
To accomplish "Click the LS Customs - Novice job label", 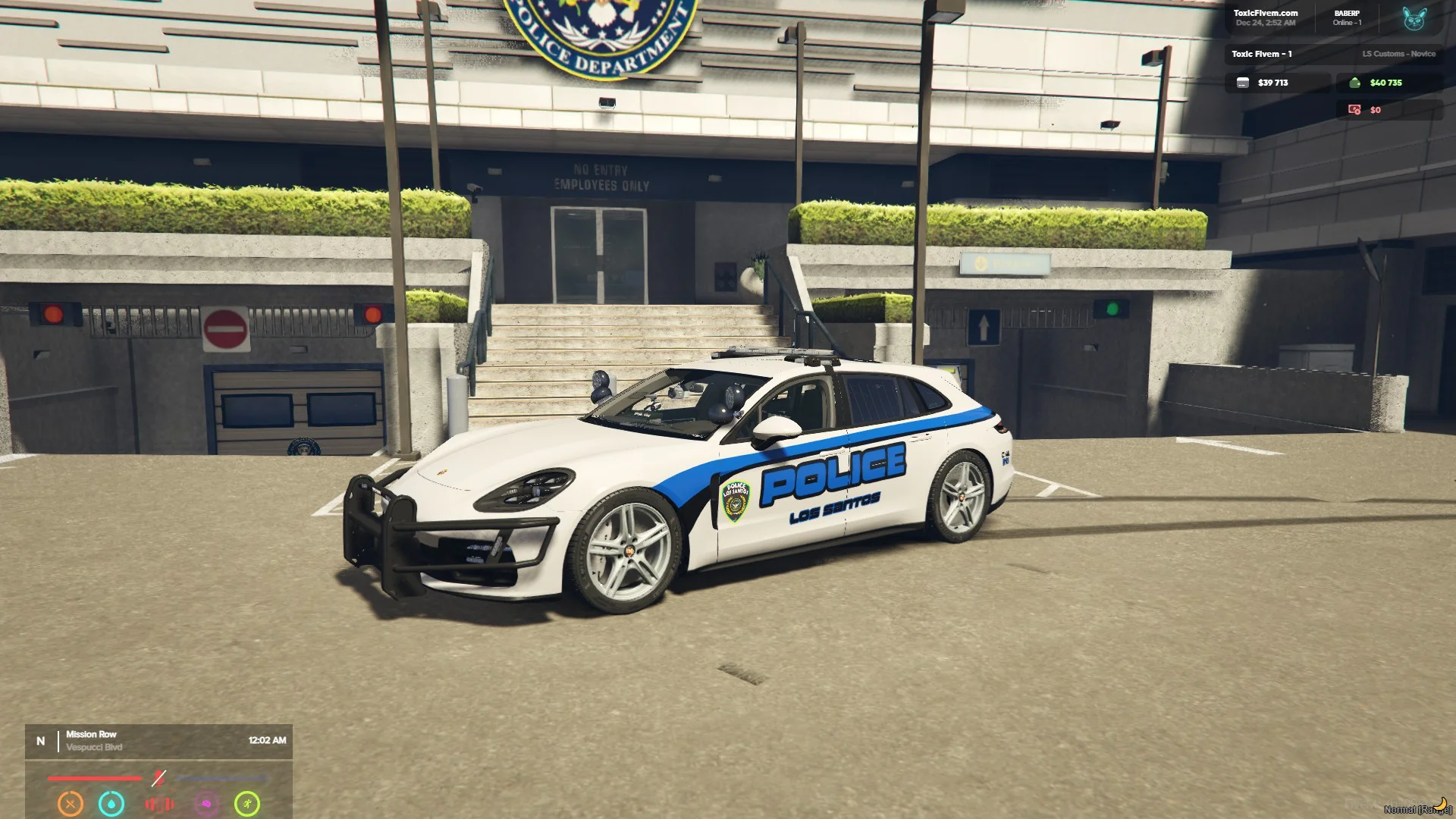I will 1398,54.
